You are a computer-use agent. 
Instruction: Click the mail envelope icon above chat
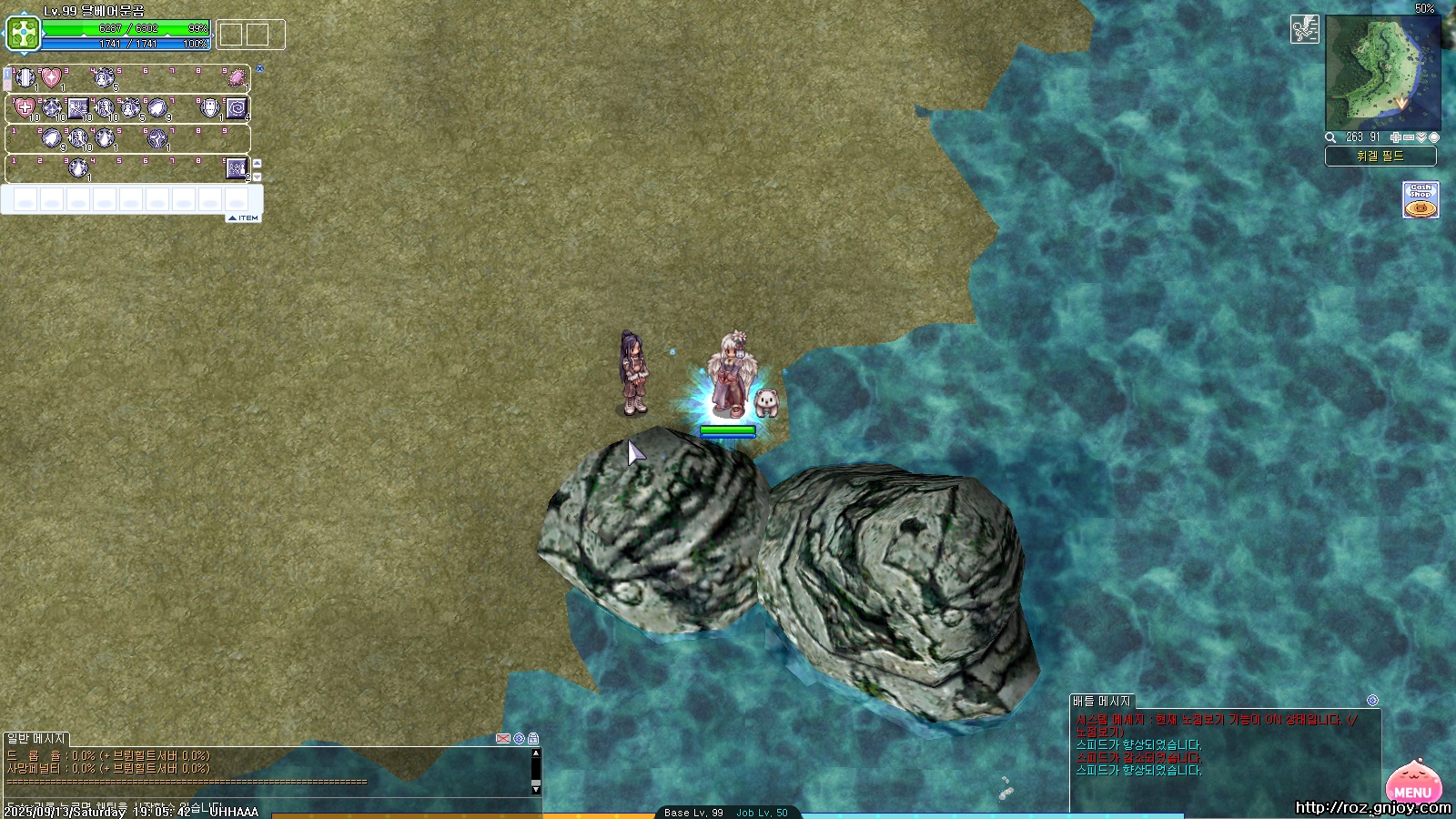[502, 738]
